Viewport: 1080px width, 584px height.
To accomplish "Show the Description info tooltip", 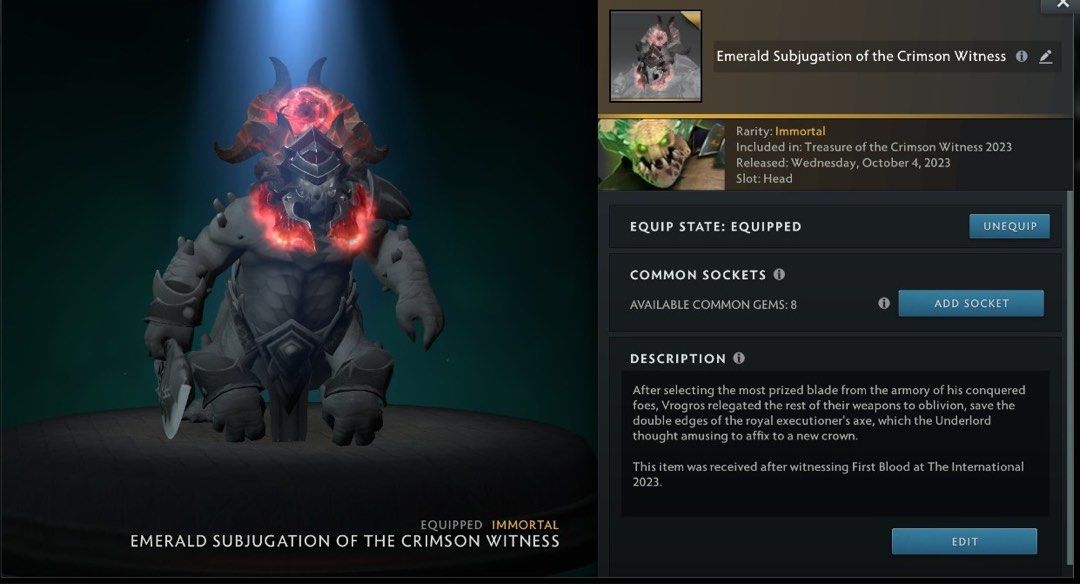I will tap(739, 358).
